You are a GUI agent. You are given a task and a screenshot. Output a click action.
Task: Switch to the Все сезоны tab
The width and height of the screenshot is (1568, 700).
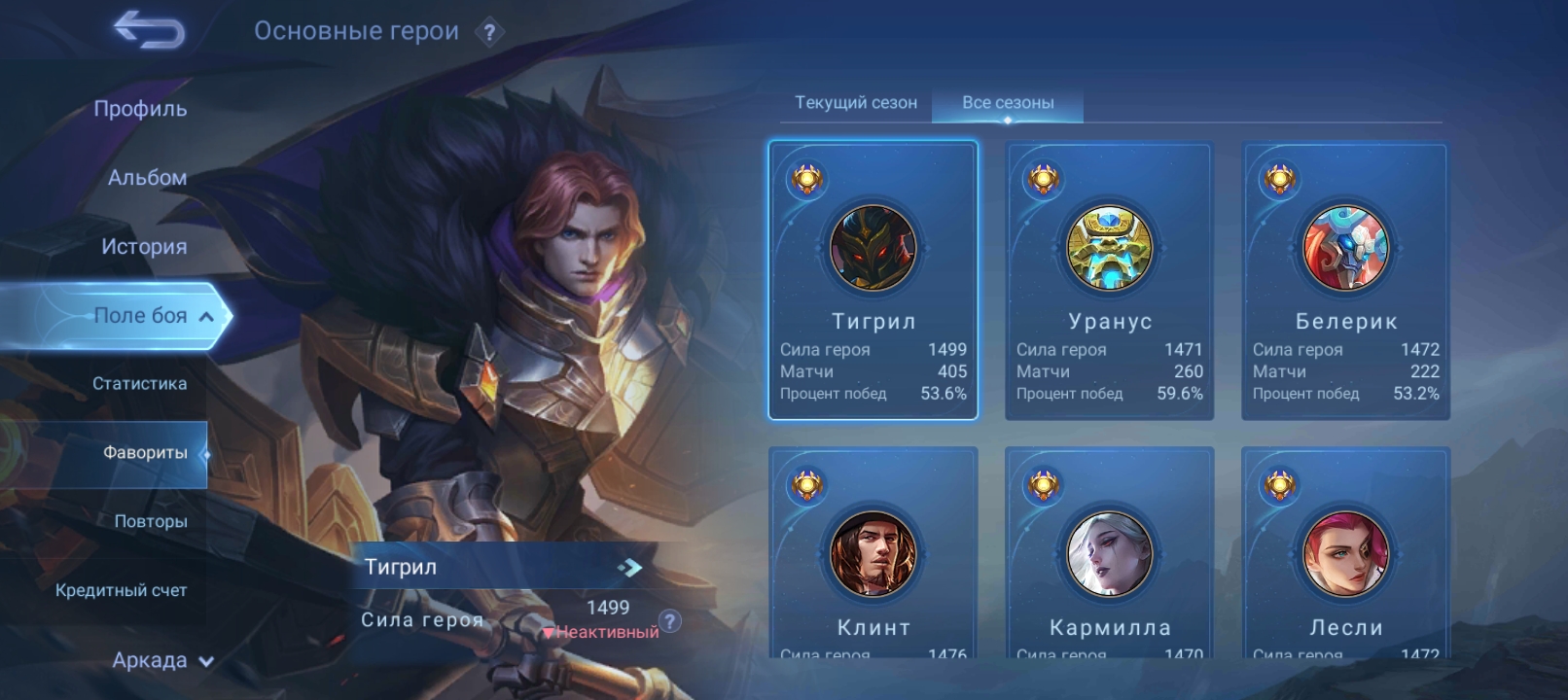pos(1008,103)
